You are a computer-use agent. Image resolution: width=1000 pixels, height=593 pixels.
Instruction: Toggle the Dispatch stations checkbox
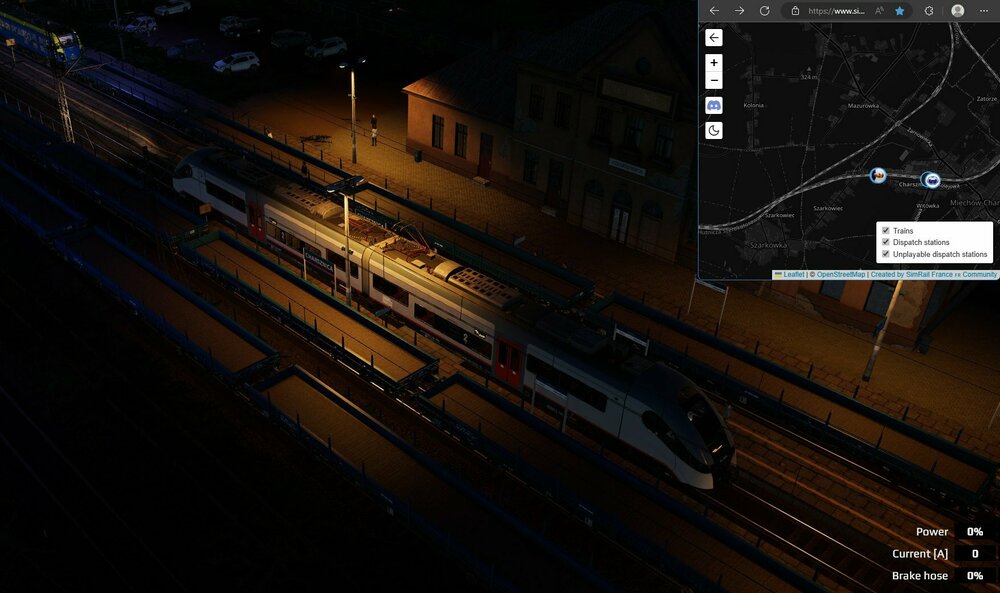coord(885,242)
